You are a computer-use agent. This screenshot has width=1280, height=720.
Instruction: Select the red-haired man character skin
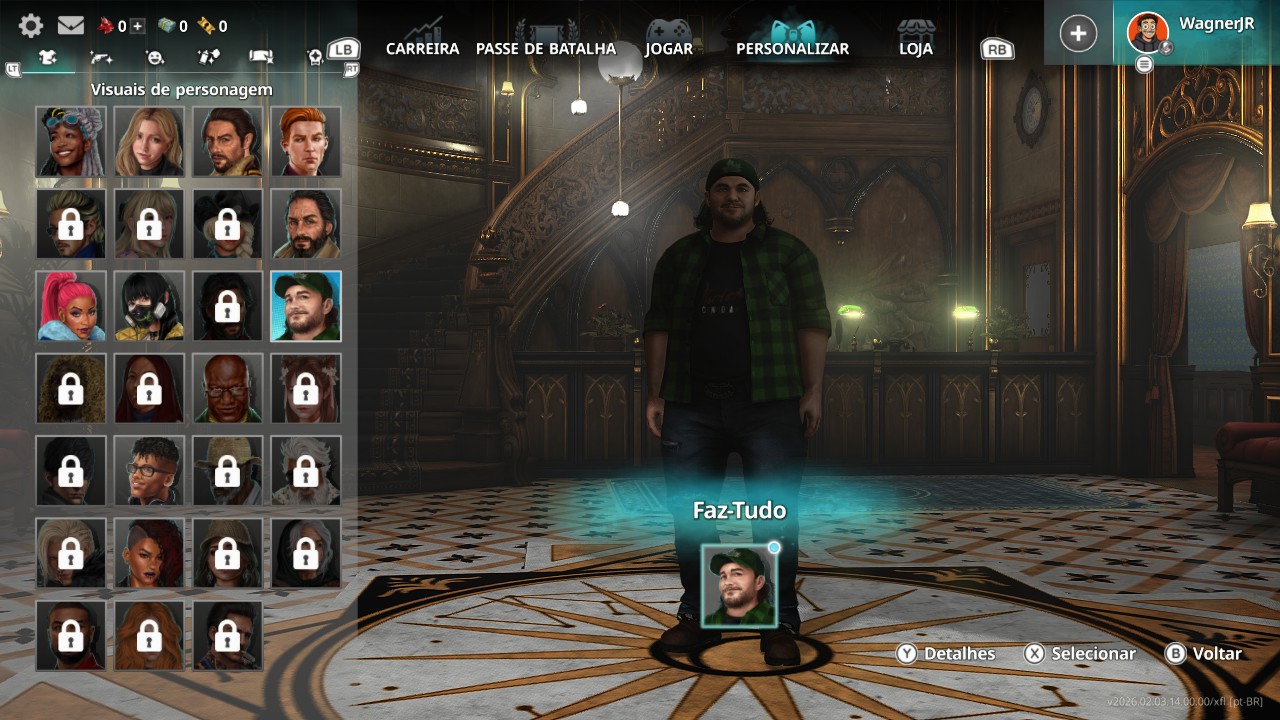[x=306, y=142]
